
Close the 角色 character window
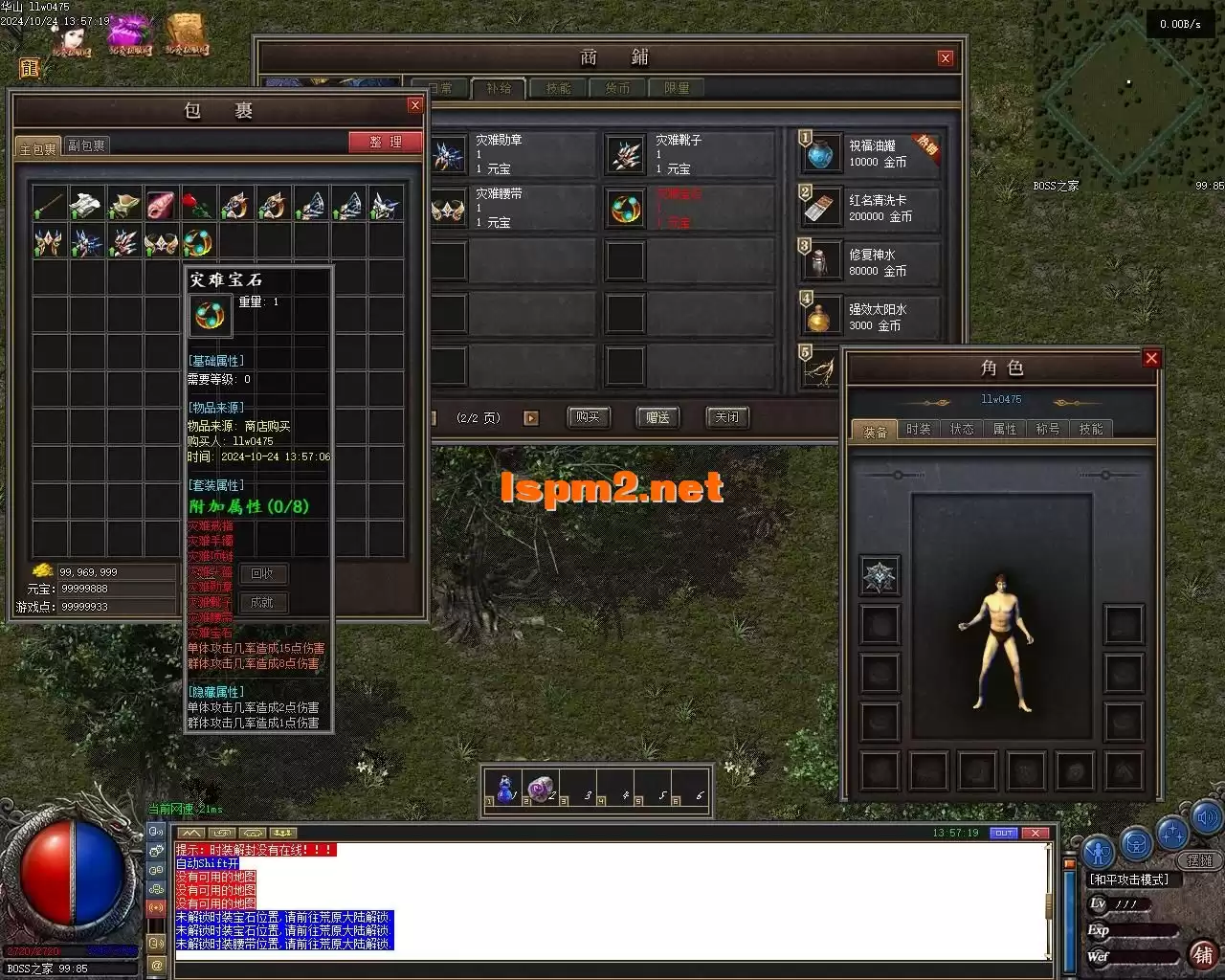click(1151, 358)
